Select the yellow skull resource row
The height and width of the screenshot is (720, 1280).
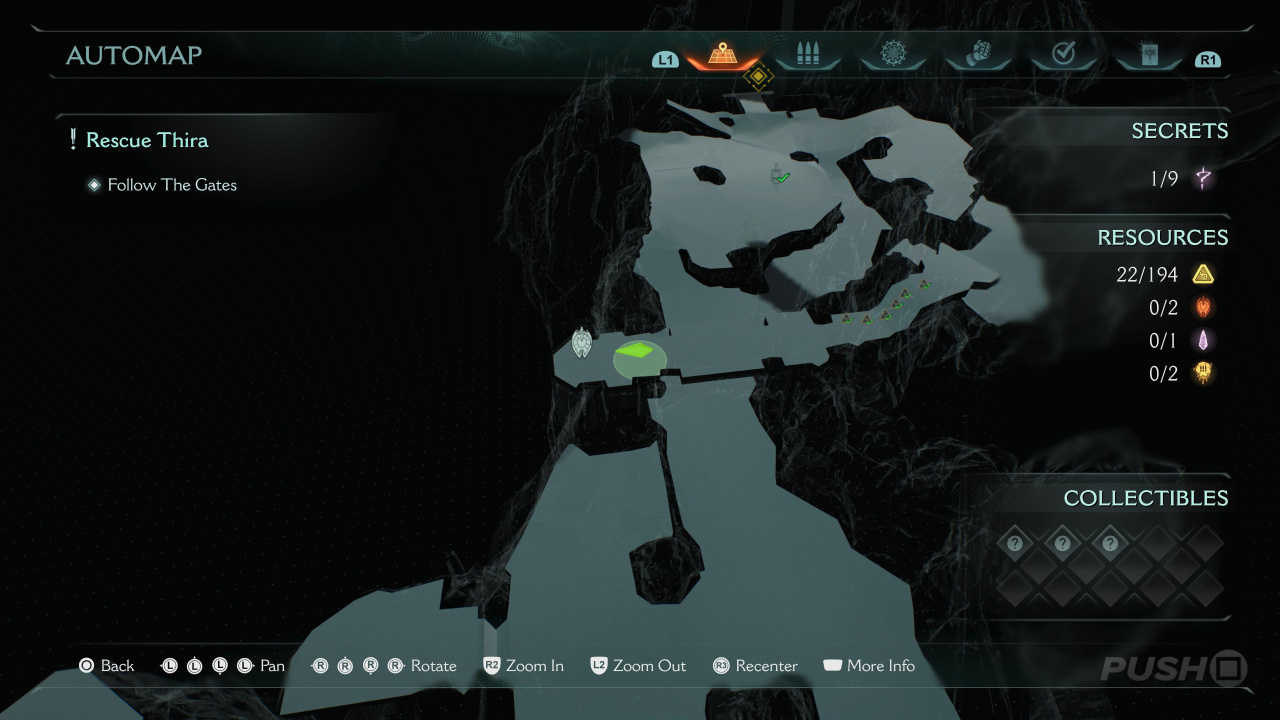tap(1180, 374)
